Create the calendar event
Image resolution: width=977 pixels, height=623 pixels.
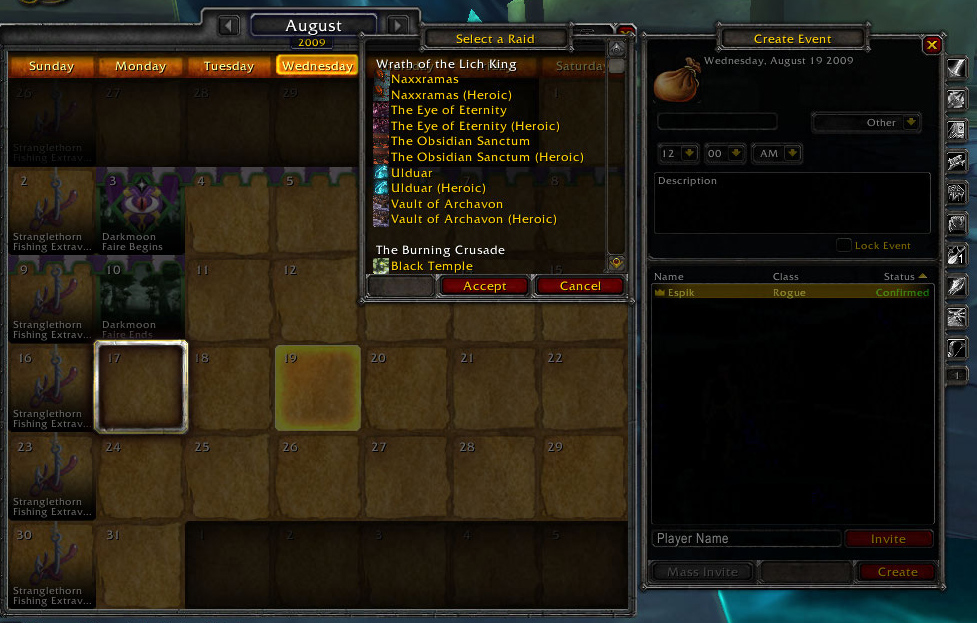pyautogui.click(x=897, y=572)
